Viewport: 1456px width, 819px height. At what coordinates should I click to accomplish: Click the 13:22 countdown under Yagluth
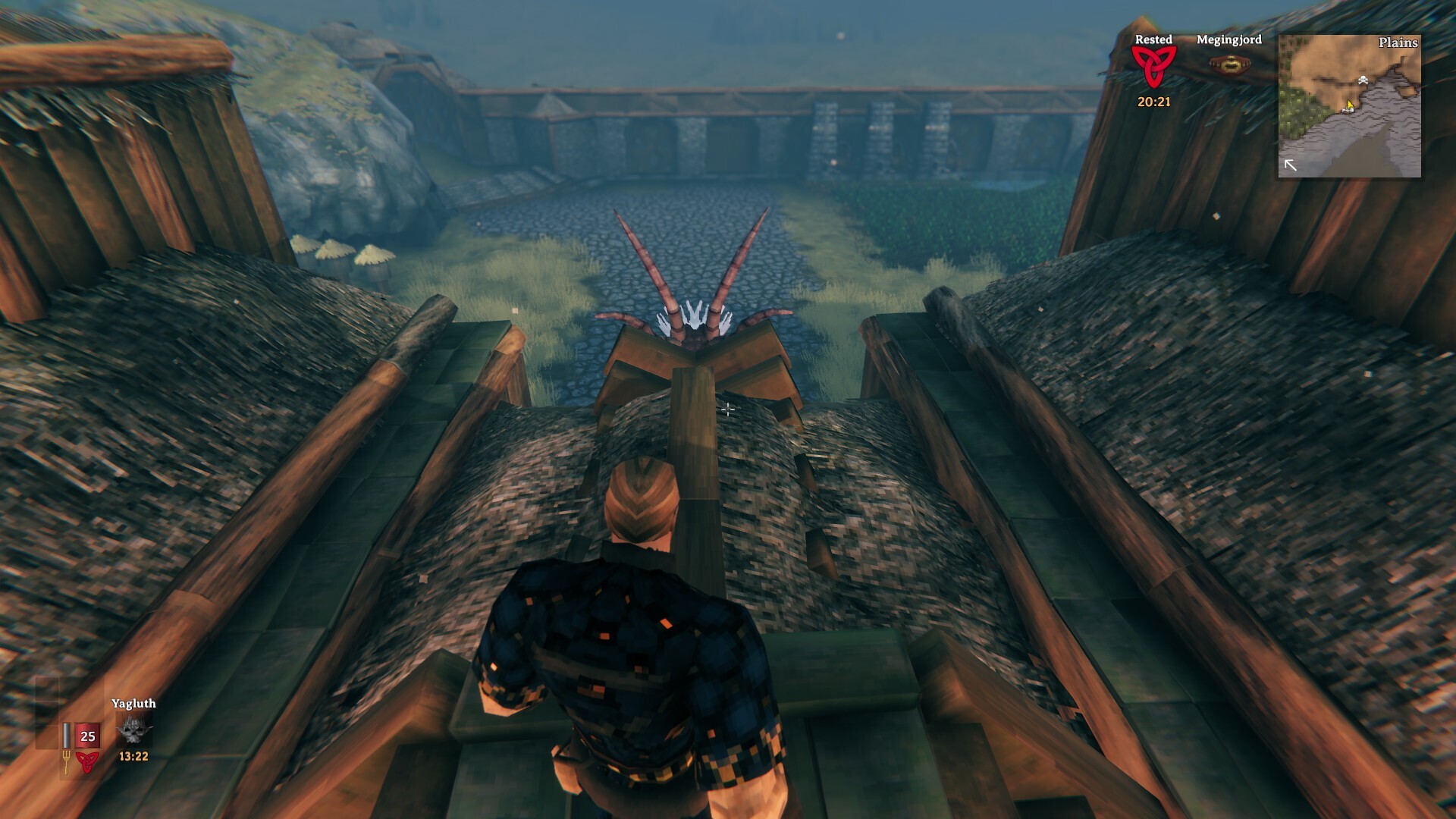point(134,756)
